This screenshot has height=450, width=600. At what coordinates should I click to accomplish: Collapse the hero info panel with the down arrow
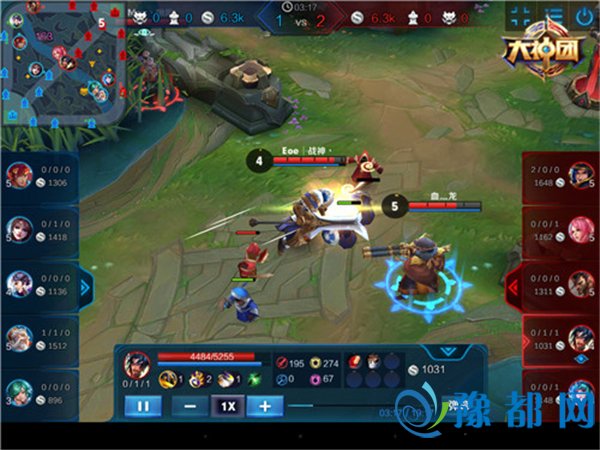click(x=447, y=352)
